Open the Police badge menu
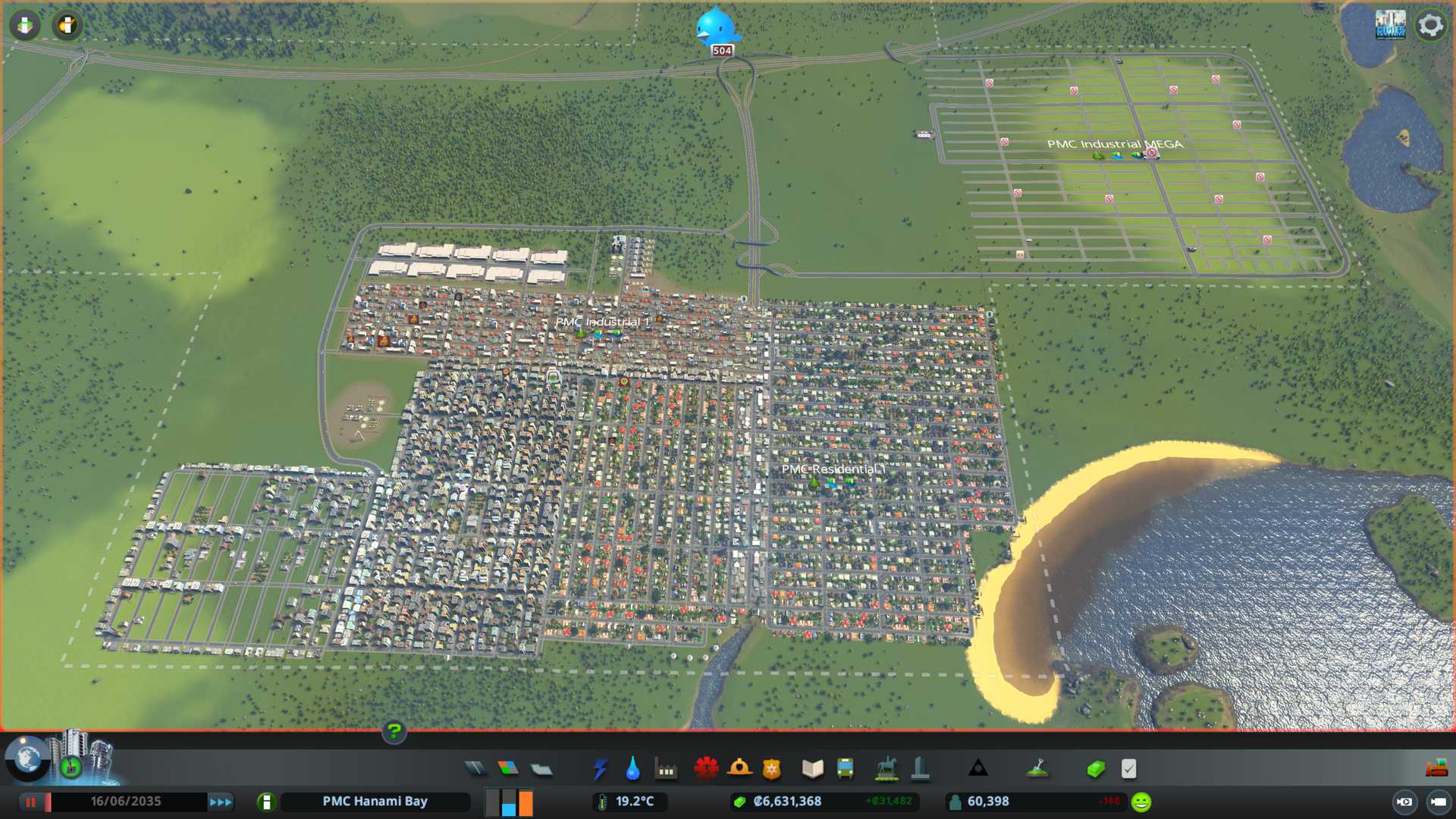1456x819 pixels. coord(772,769)
